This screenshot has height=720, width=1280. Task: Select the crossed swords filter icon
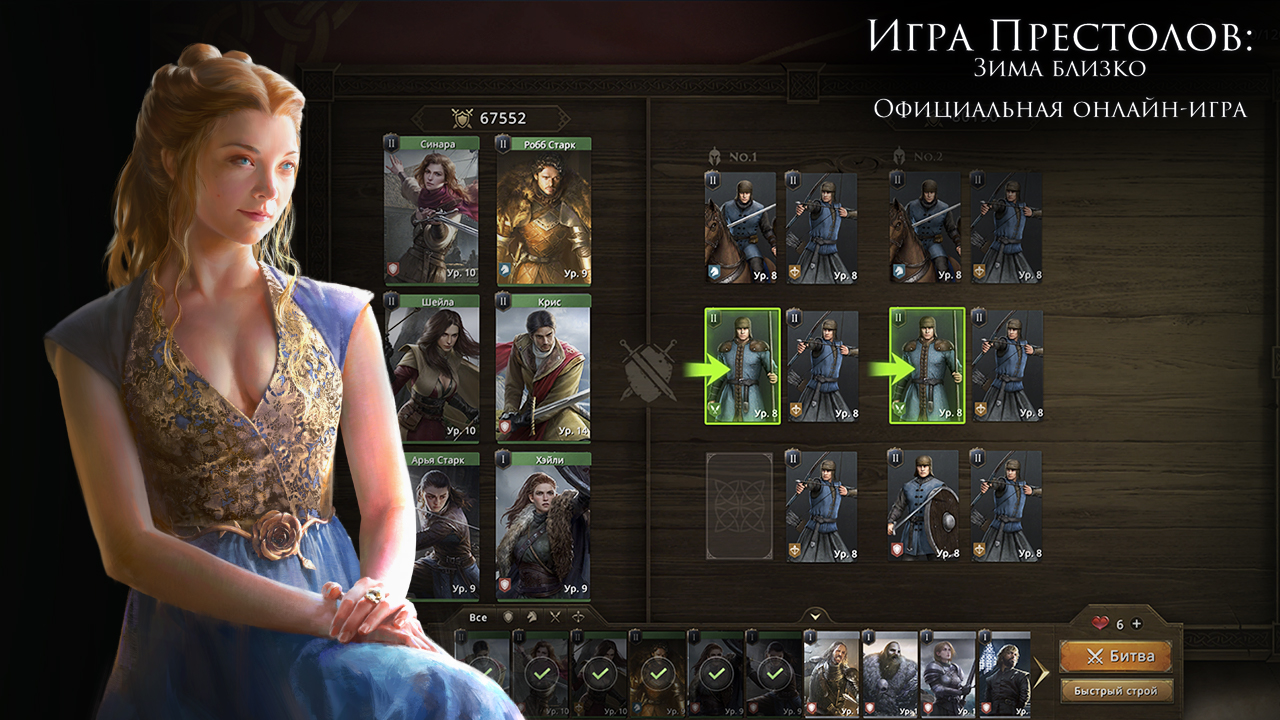555,616
